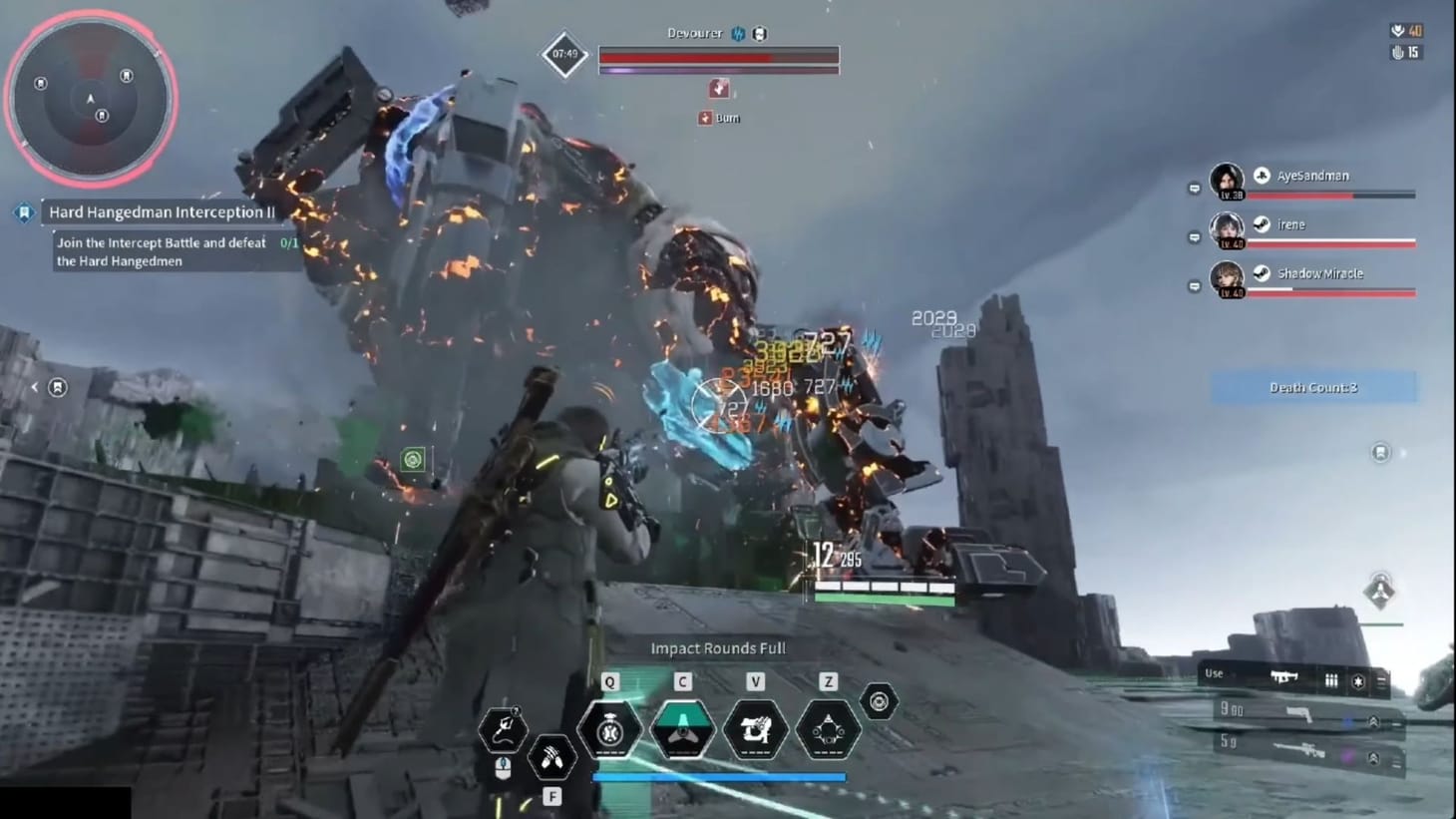
Task: Expand the quest panel chevron on the left
Action: 35,387
